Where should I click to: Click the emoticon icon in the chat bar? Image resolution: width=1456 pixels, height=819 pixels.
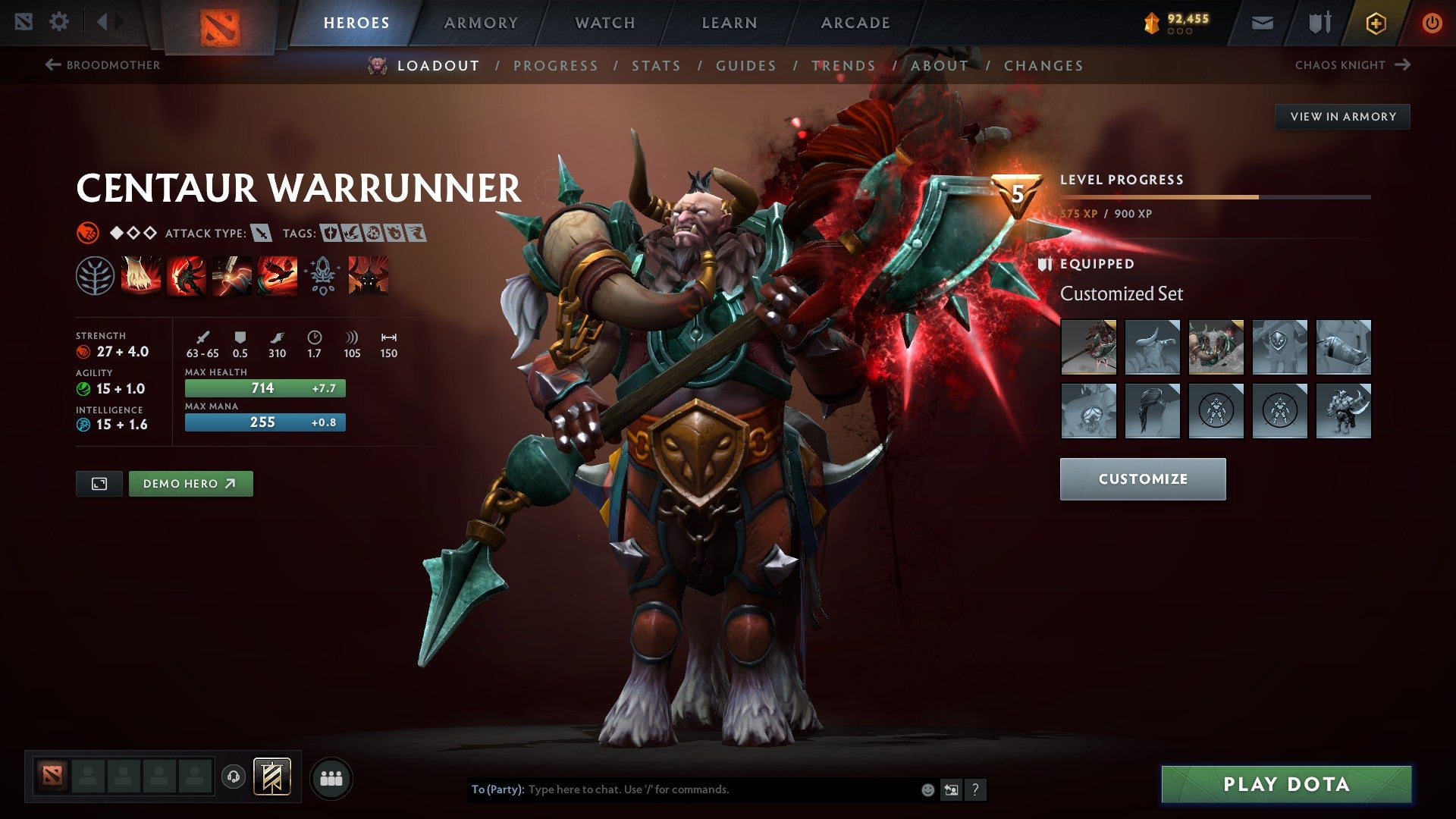click(927, 789)
